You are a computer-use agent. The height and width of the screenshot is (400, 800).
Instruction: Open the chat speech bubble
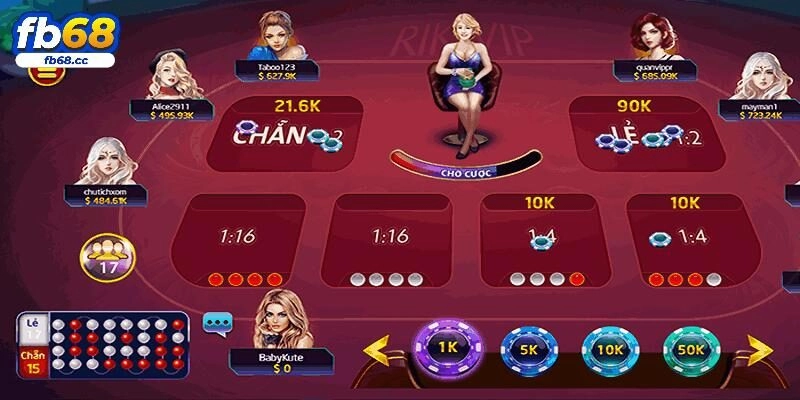[x=217, y=322]
